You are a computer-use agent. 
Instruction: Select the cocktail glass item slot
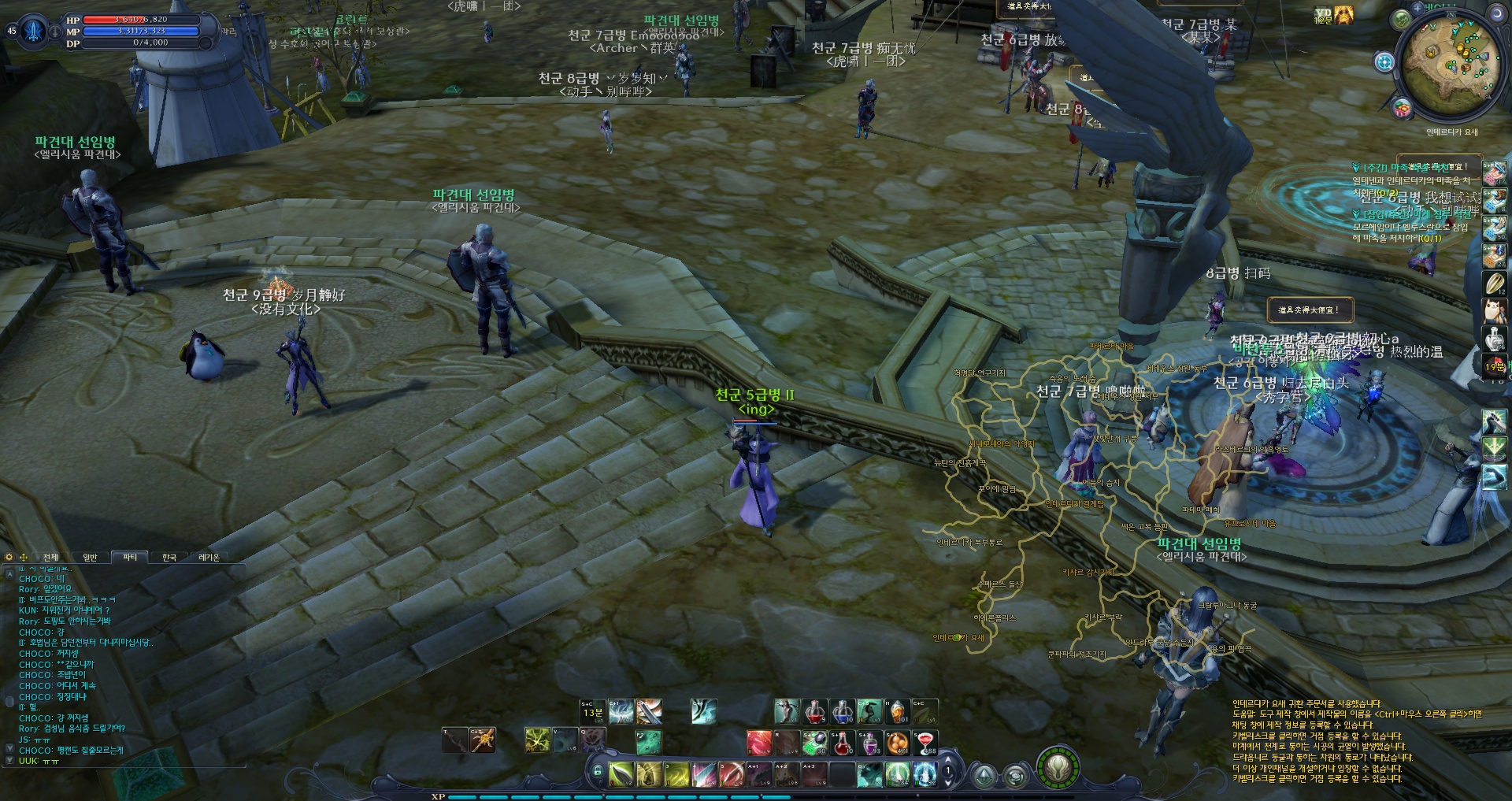[925, 742]
